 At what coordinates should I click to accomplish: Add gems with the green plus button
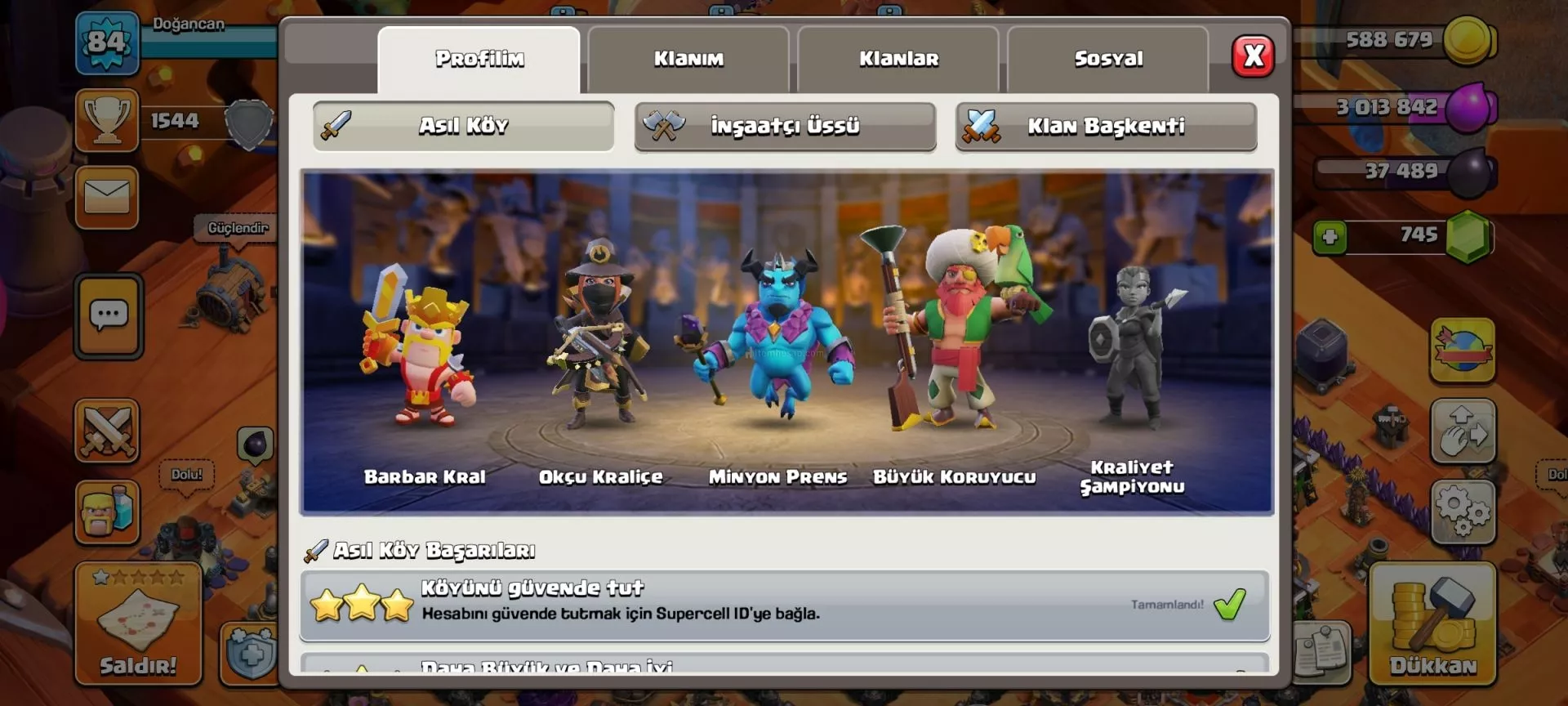click(x=1330, y=237)
